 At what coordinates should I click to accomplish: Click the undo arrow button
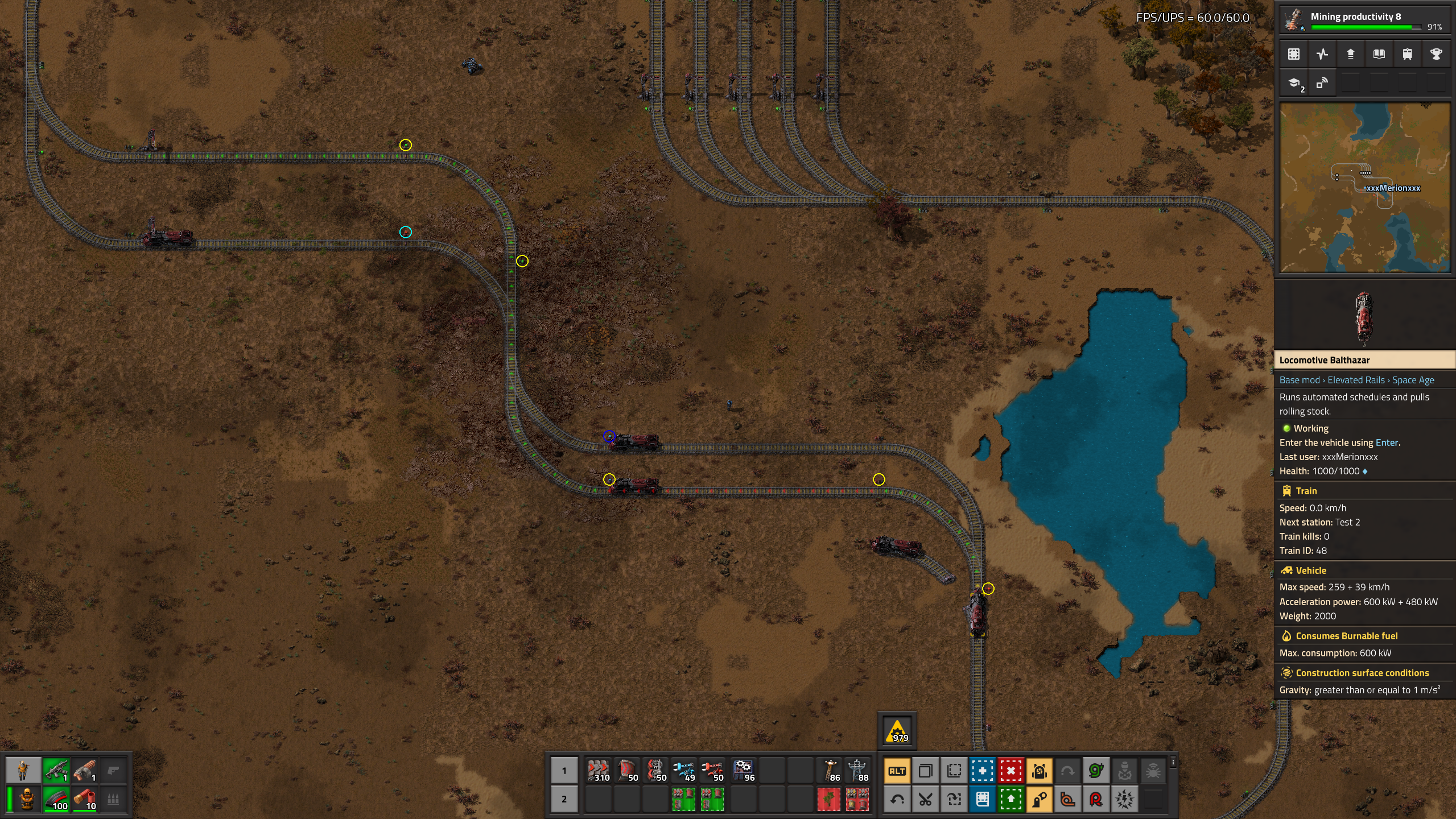[897, 800]
